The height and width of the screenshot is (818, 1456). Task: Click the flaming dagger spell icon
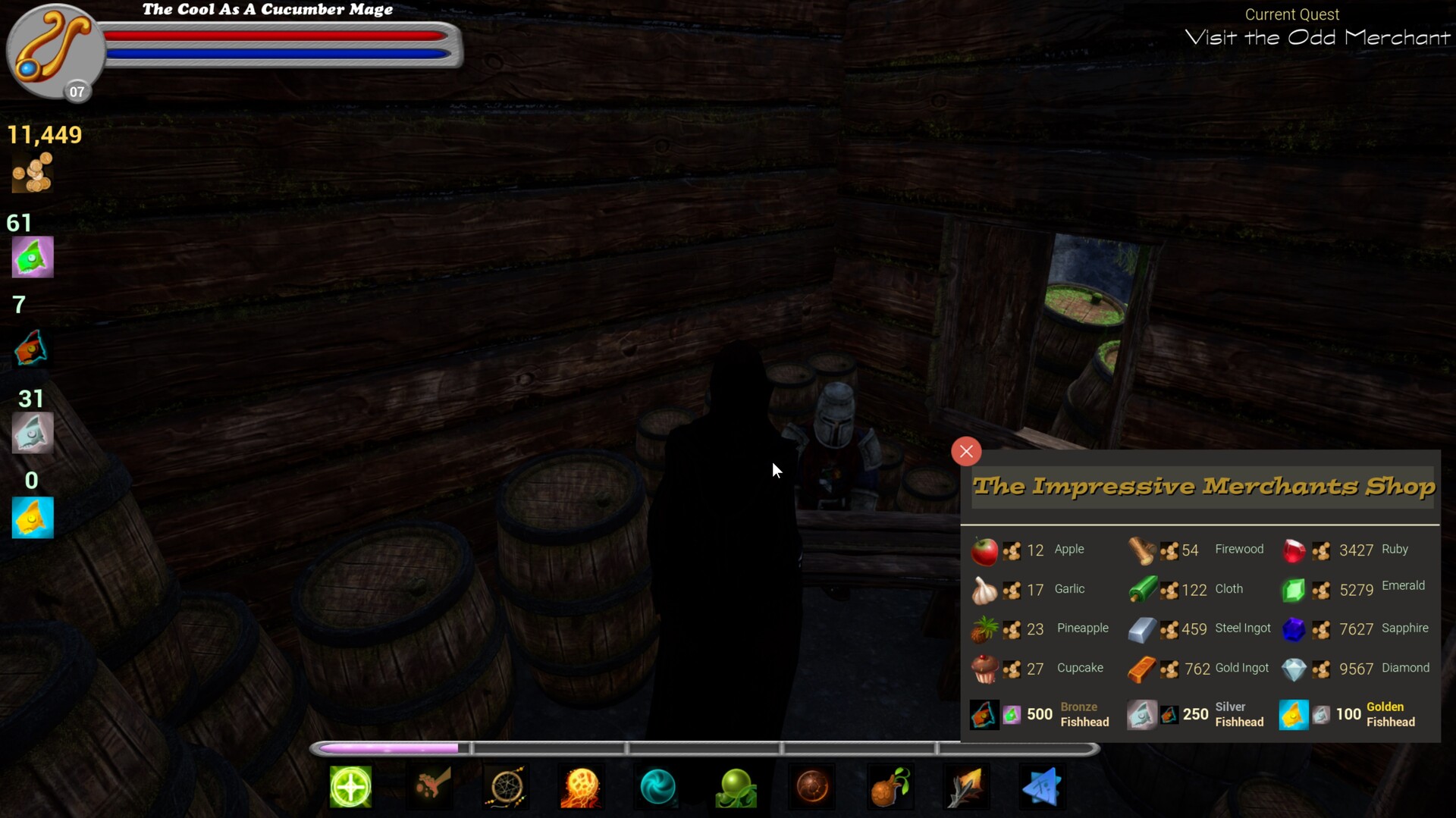[x=966, y=788]
